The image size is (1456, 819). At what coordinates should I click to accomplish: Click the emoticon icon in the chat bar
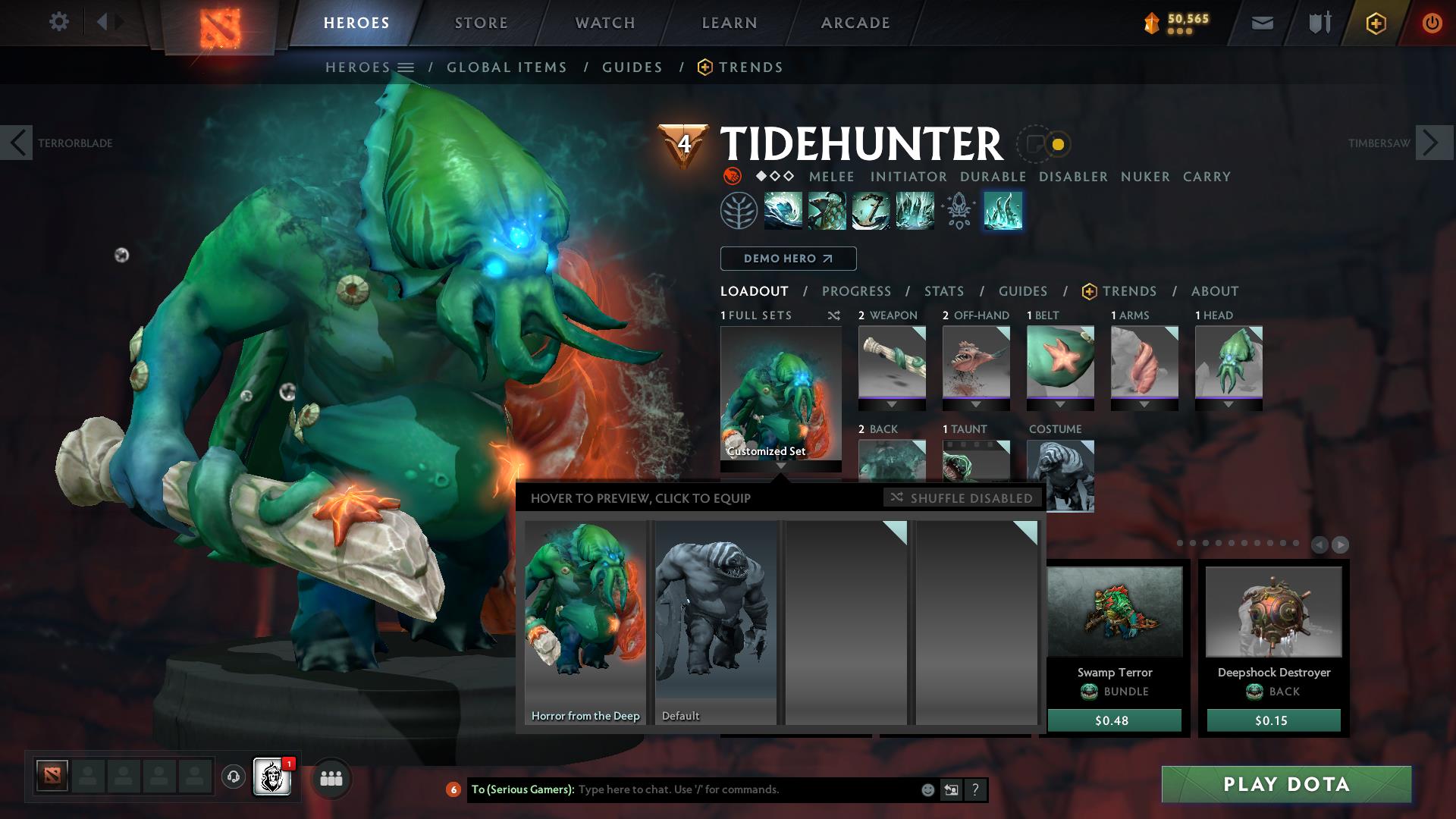click(x=927, y=789)
